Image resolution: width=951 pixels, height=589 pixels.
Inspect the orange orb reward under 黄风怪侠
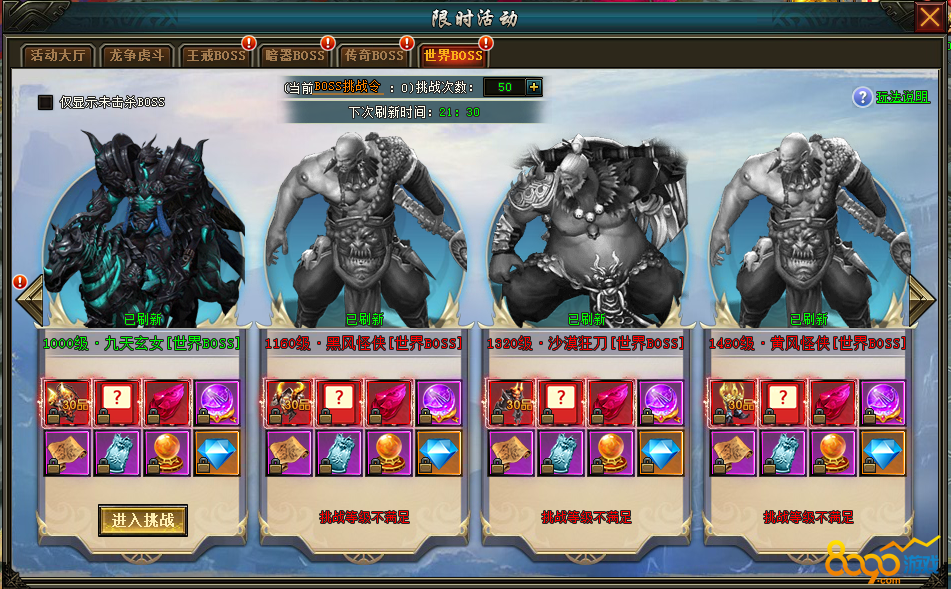click(833, 452)
